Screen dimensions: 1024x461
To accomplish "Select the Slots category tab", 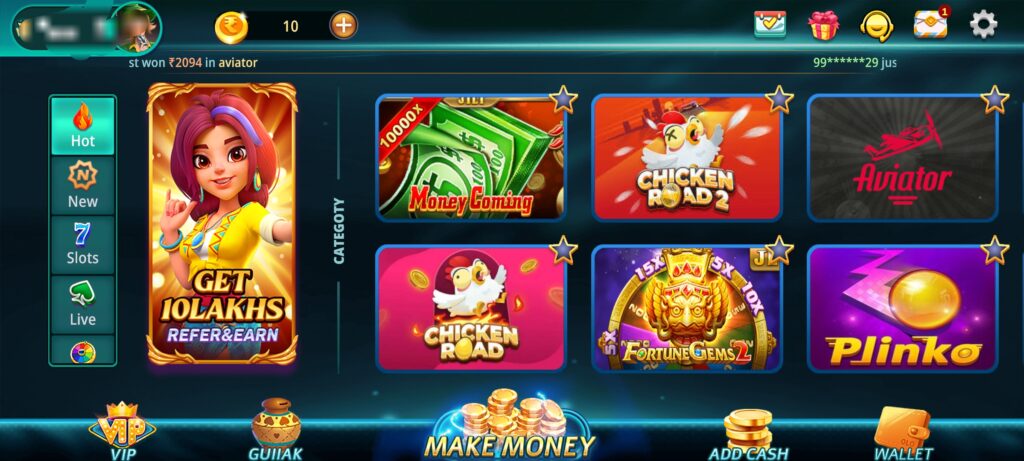I will [x=83, y=243].
